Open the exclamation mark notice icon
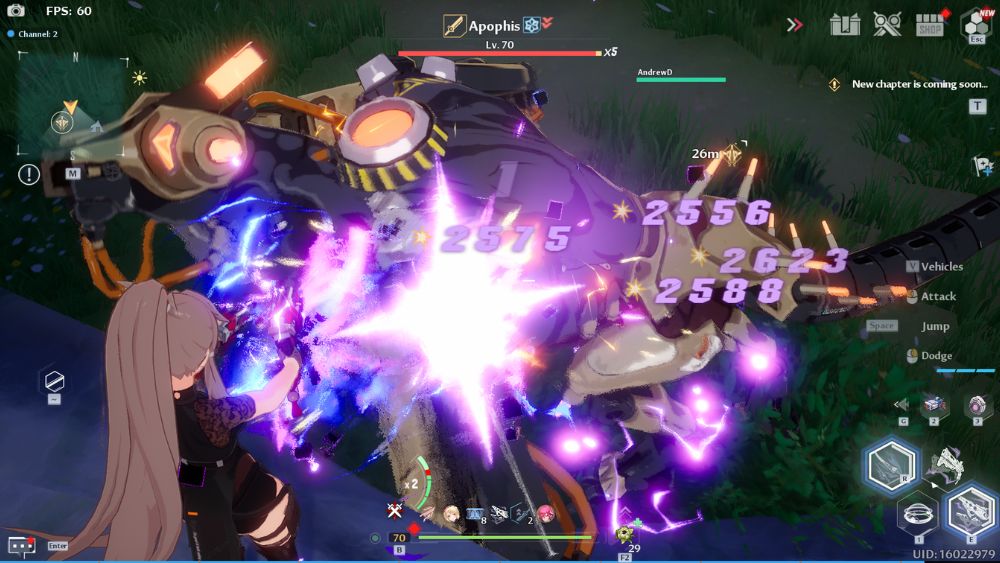The height and width of the screenshot is (563, 1000). (29, 174)
